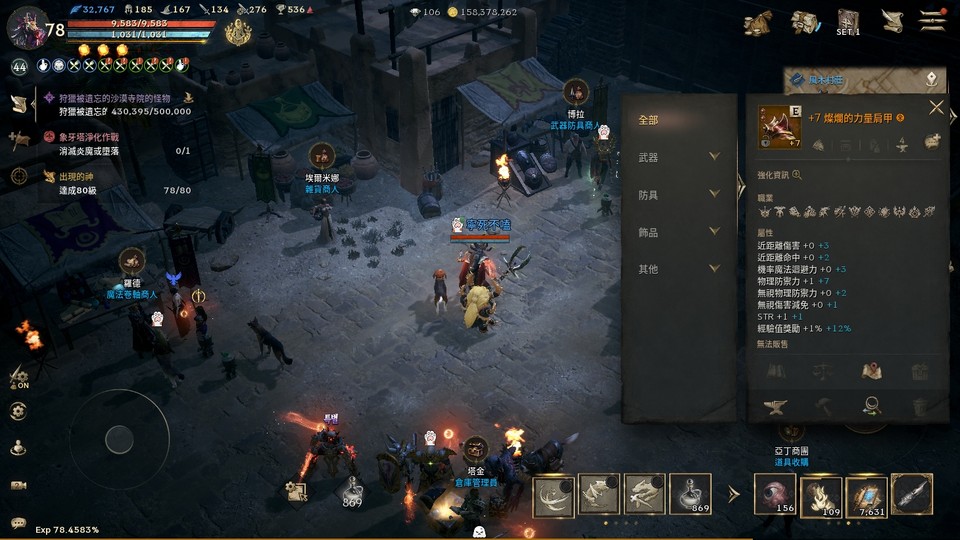Click the anvil enhance icon
960x540 pixels.
pyautogui.click(x=774, y=406)
